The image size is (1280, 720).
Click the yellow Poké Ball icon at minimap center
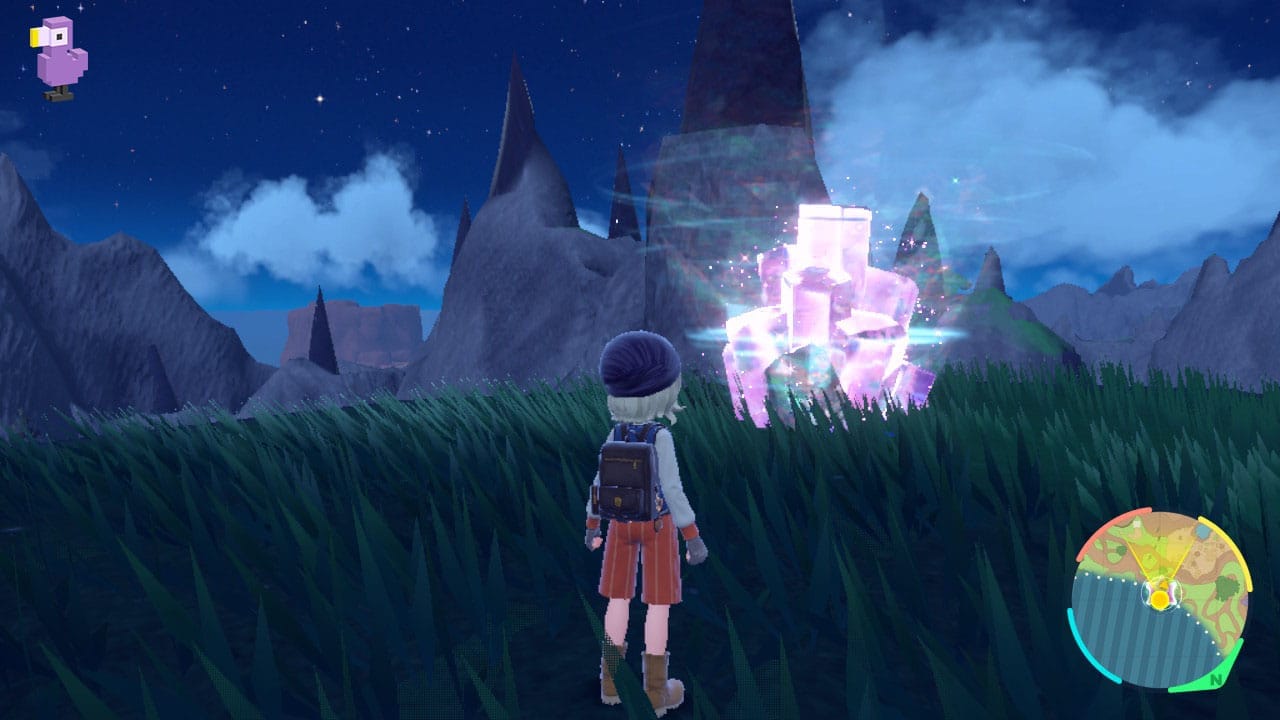[x=1160, y=599]
